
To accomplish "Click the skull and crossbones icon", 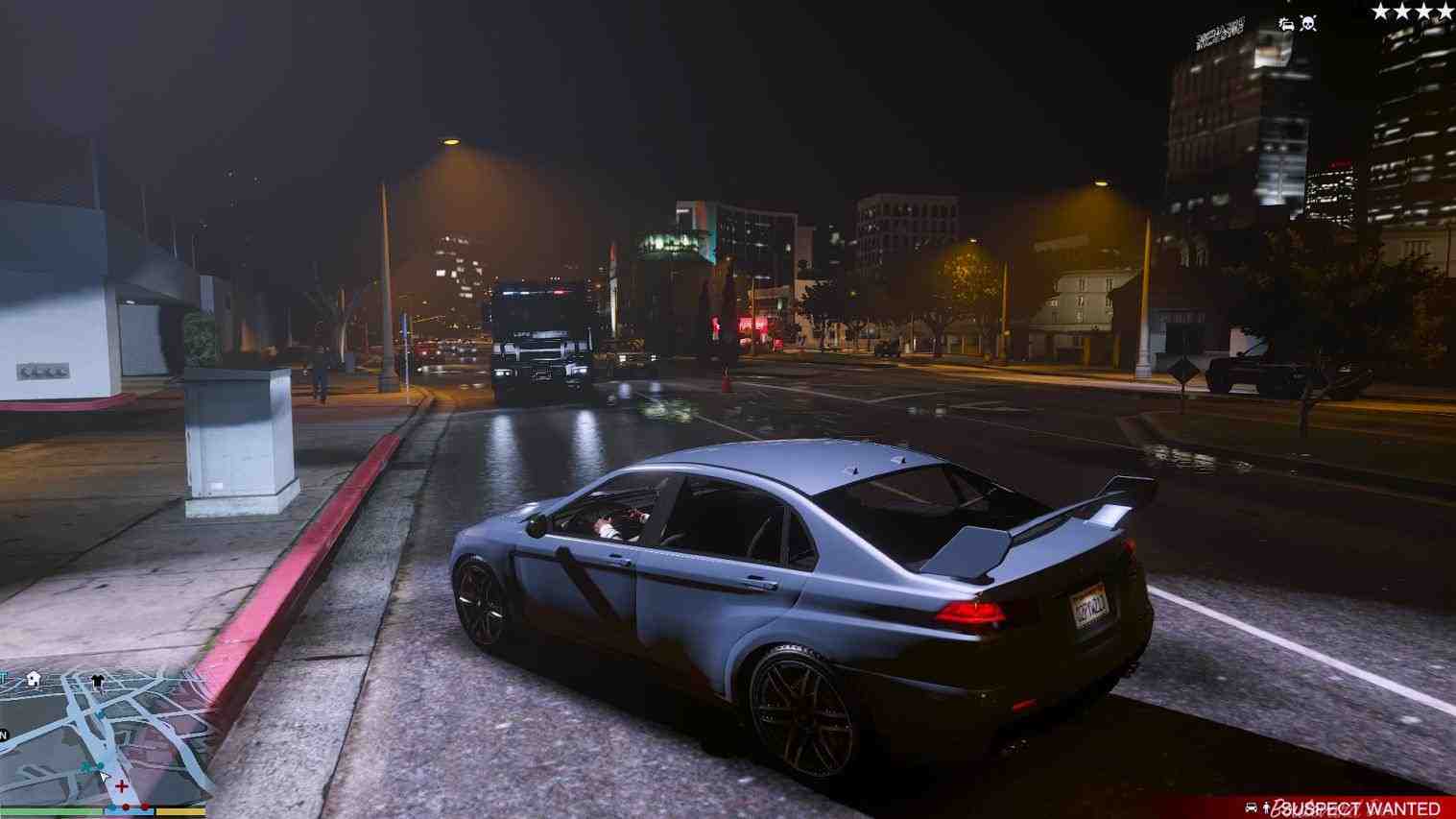I will 1308,23.
